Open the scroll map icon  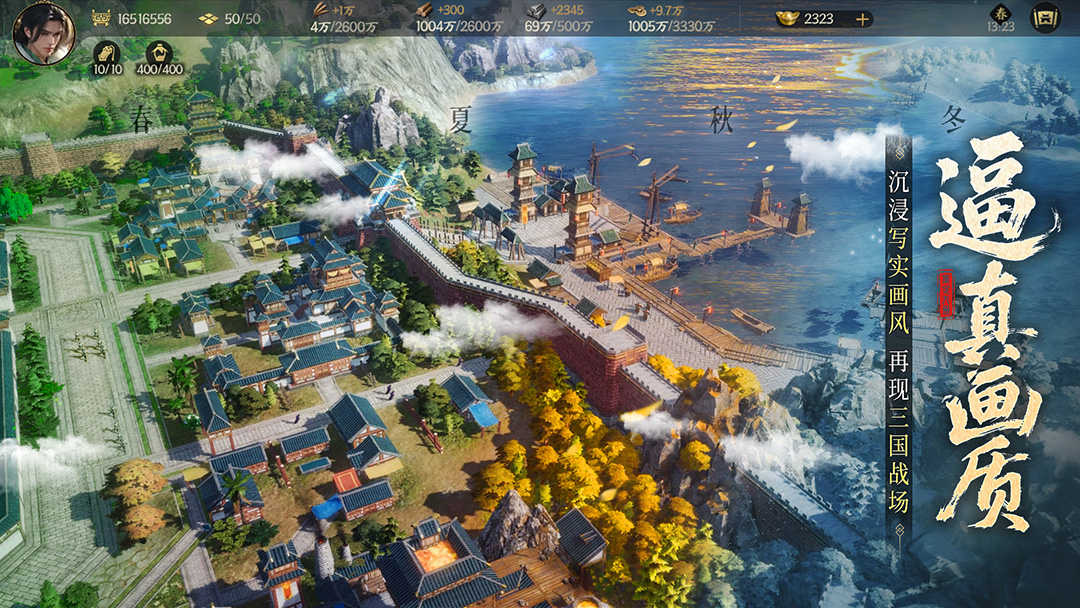(1045, 17)
